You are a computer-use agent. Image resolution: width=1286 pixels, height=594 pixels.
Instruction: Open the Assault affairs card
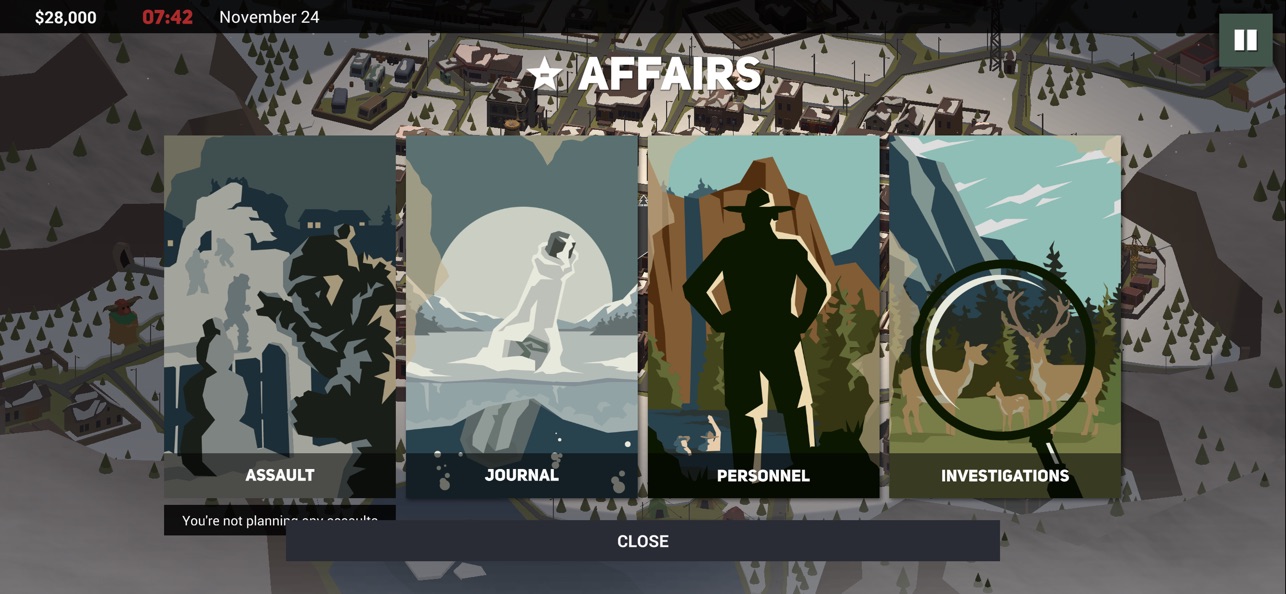click(x=280, y=316)
